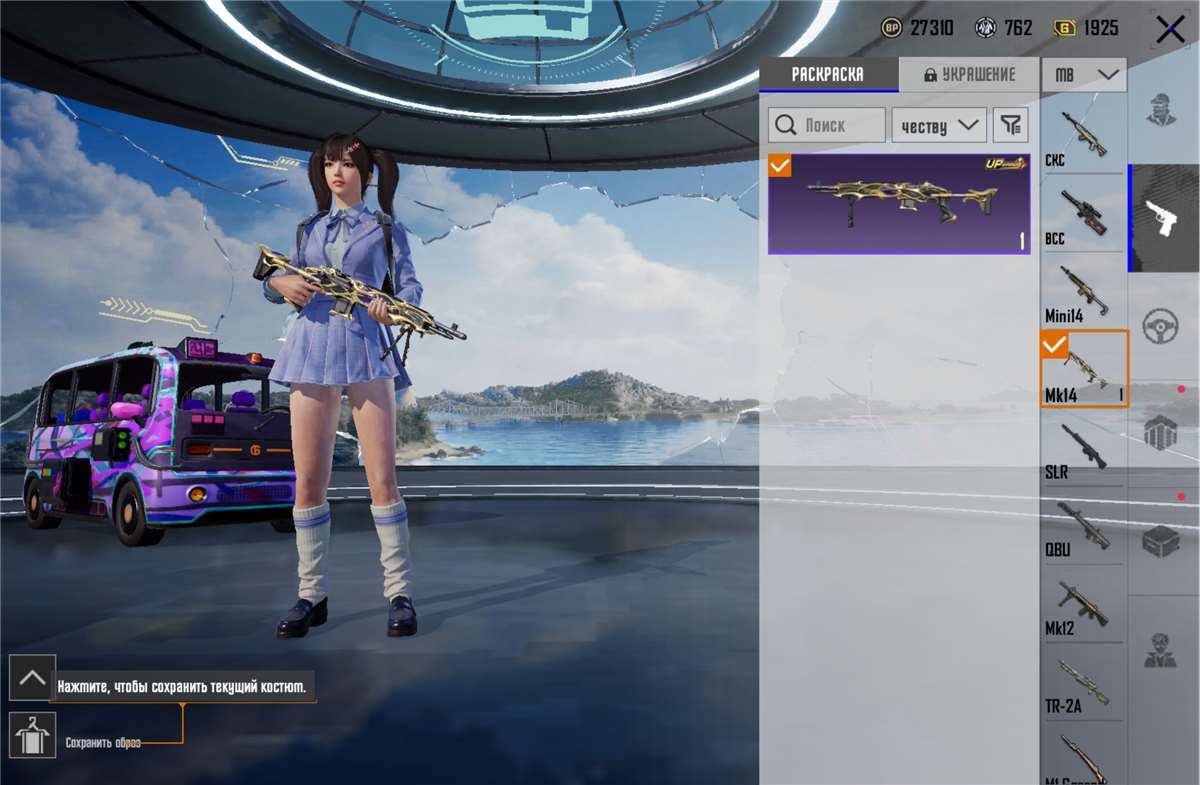Pick the QBU weapon entry
This screenshot has width=1200, height=785.
tap(1083, 527)
